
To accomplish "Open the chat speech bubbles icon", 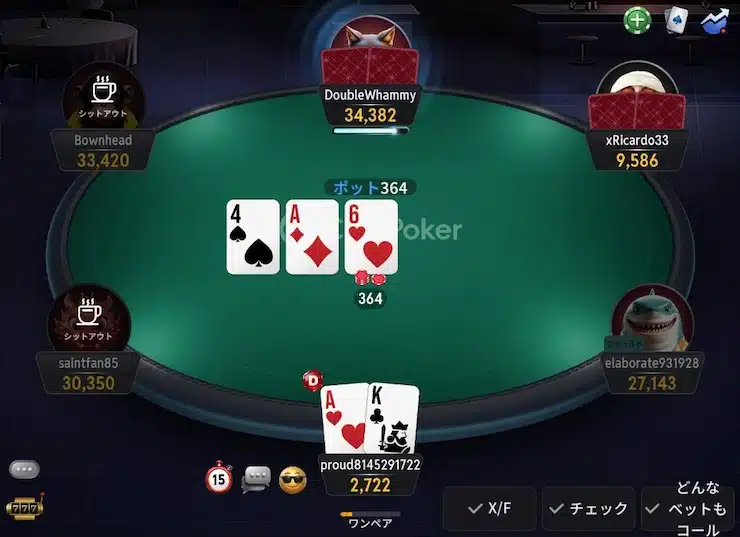I will click(256, 479).
